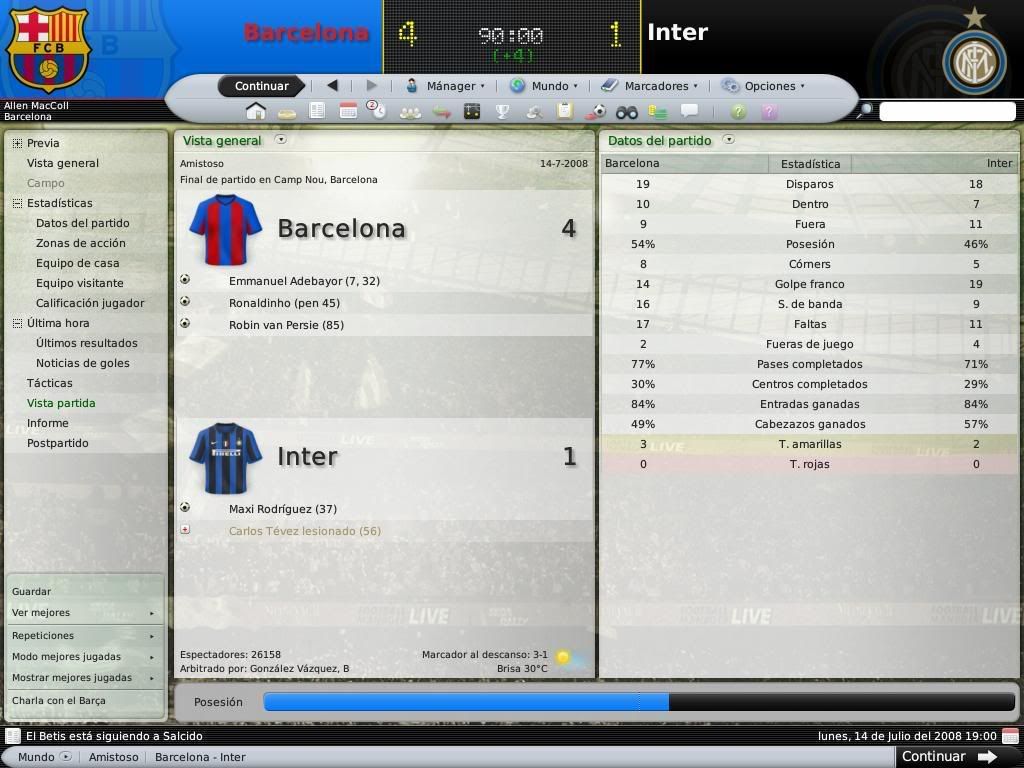Screen dimensions: 1024x768
Task: Switch to the Tácticas section
Action: tap(49, 383)
